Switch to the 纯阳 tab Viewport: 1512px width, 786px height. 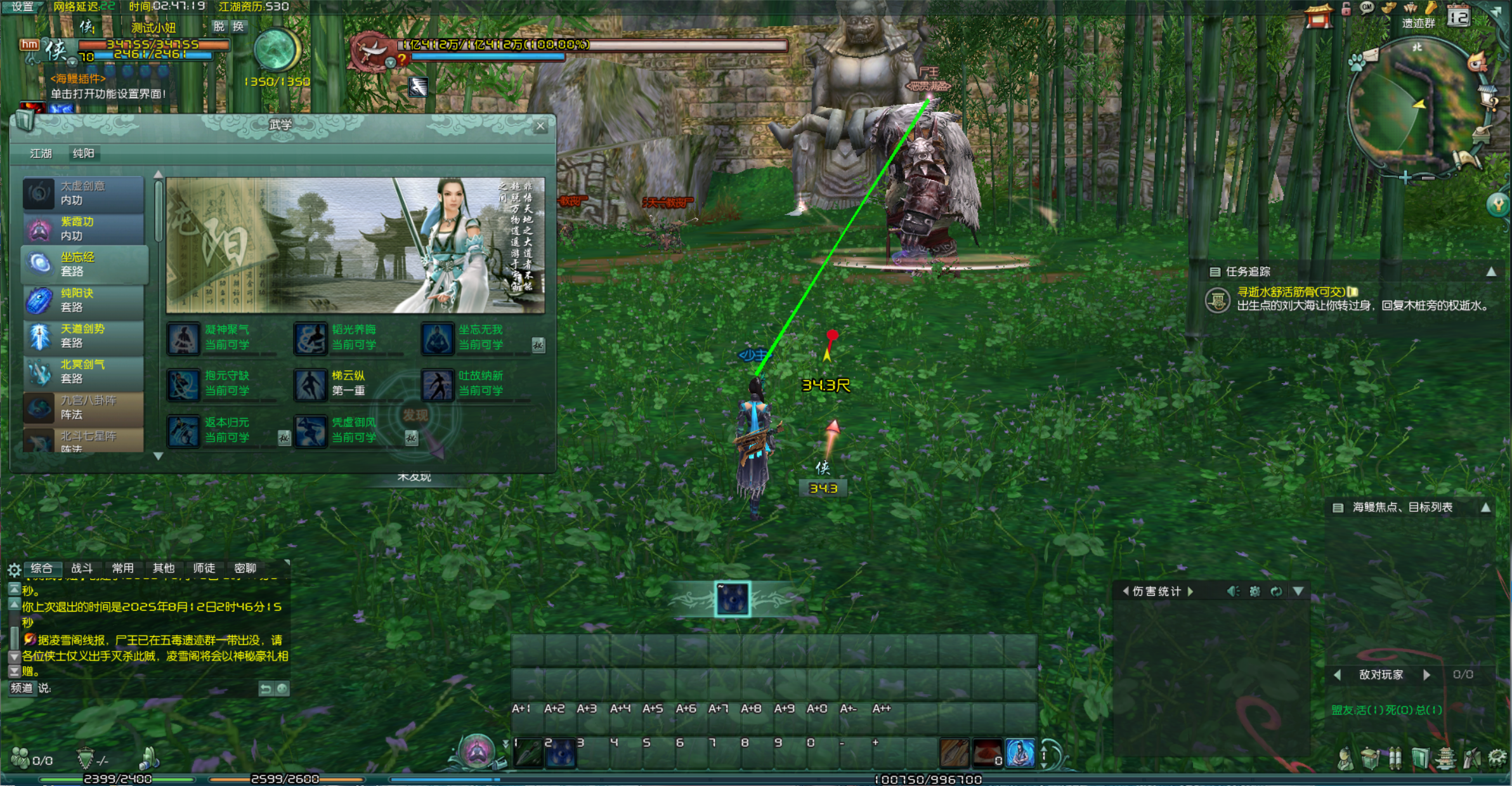(x=83, y=154)
